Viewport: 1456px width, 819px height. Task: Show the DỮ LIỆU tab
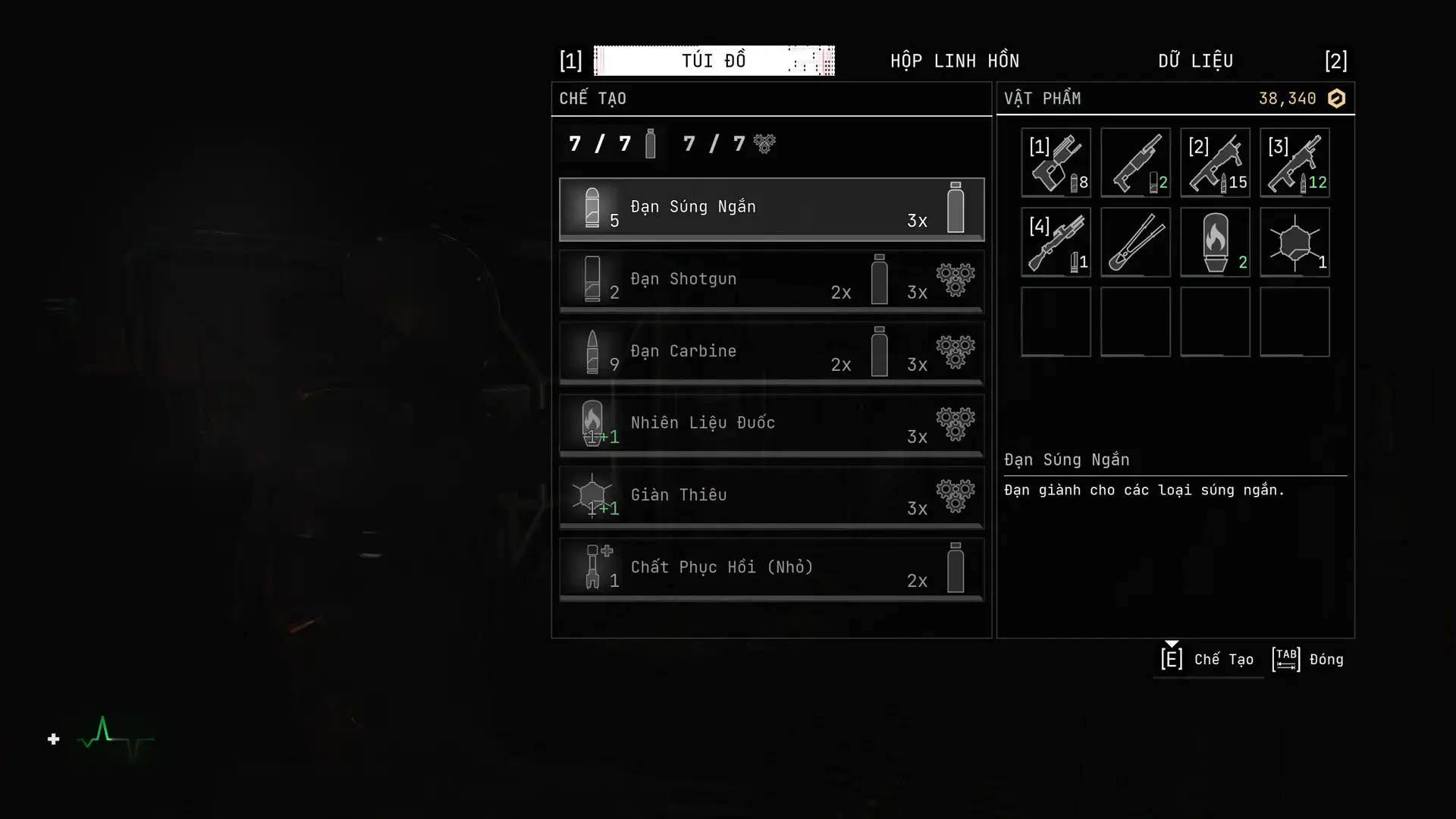1195,61
